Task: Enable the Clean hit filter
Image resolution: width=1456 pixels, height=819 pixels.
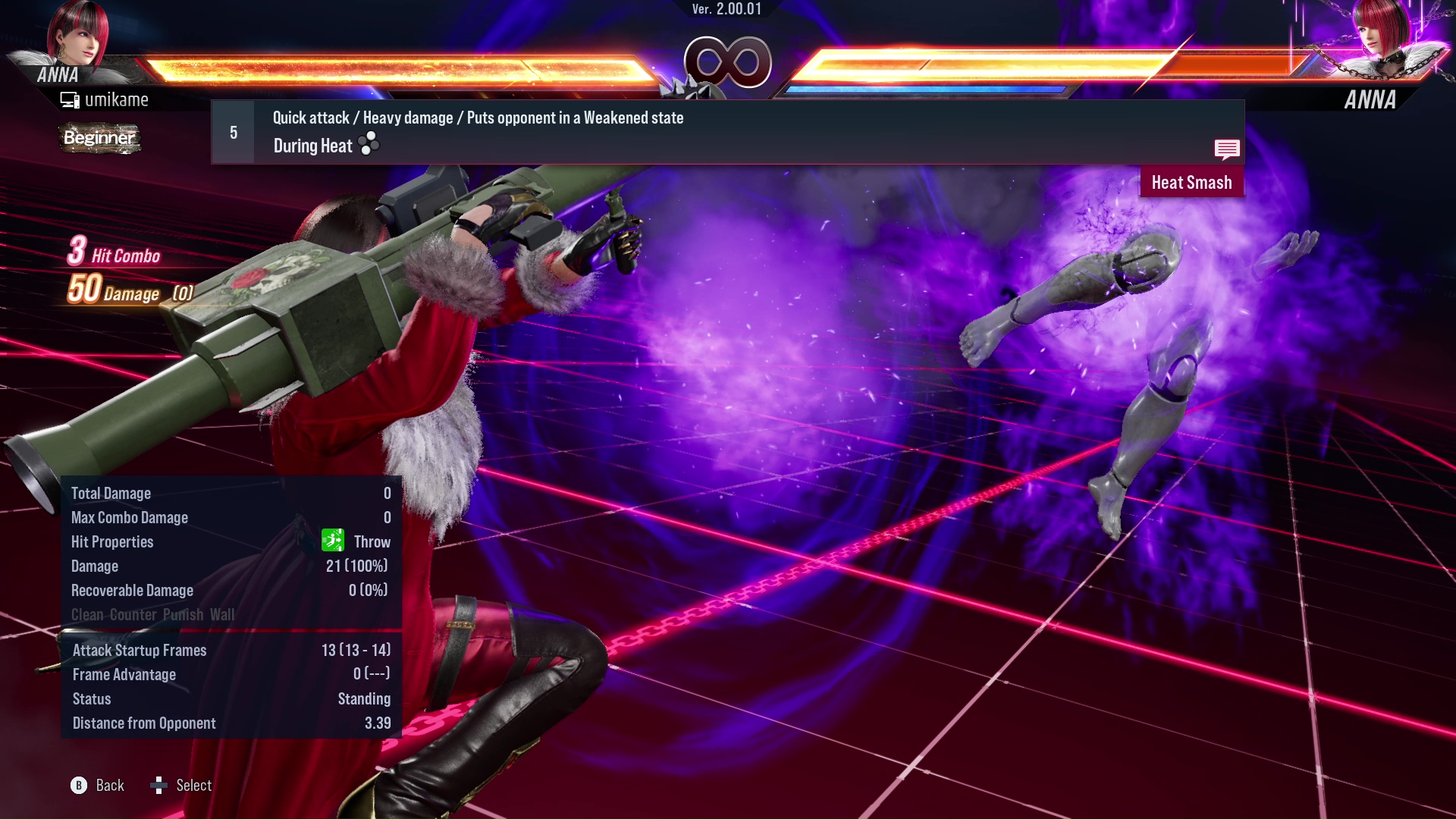Action: point(86,615)
